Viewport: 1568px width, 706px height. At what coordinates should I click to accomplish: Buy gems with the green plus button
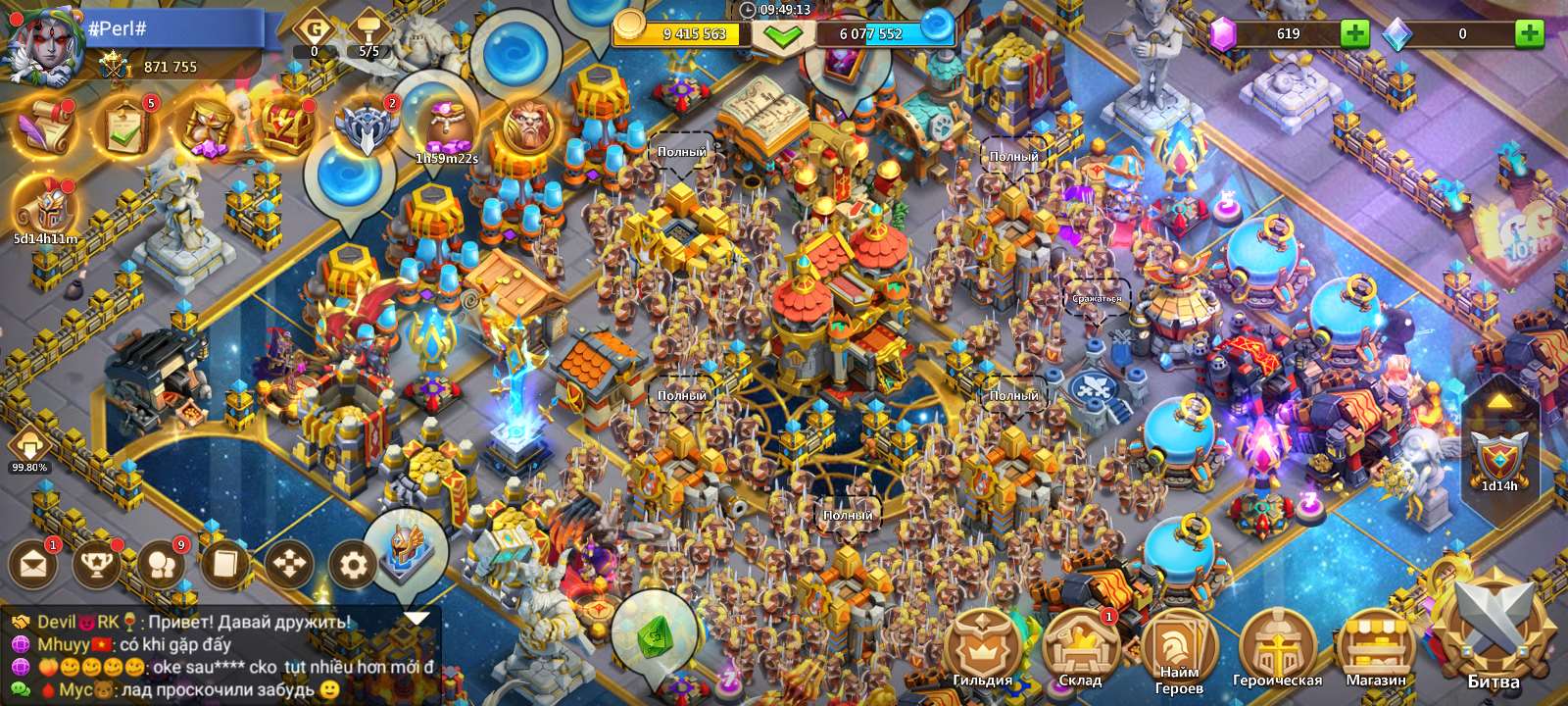(x=1357, y=35)
